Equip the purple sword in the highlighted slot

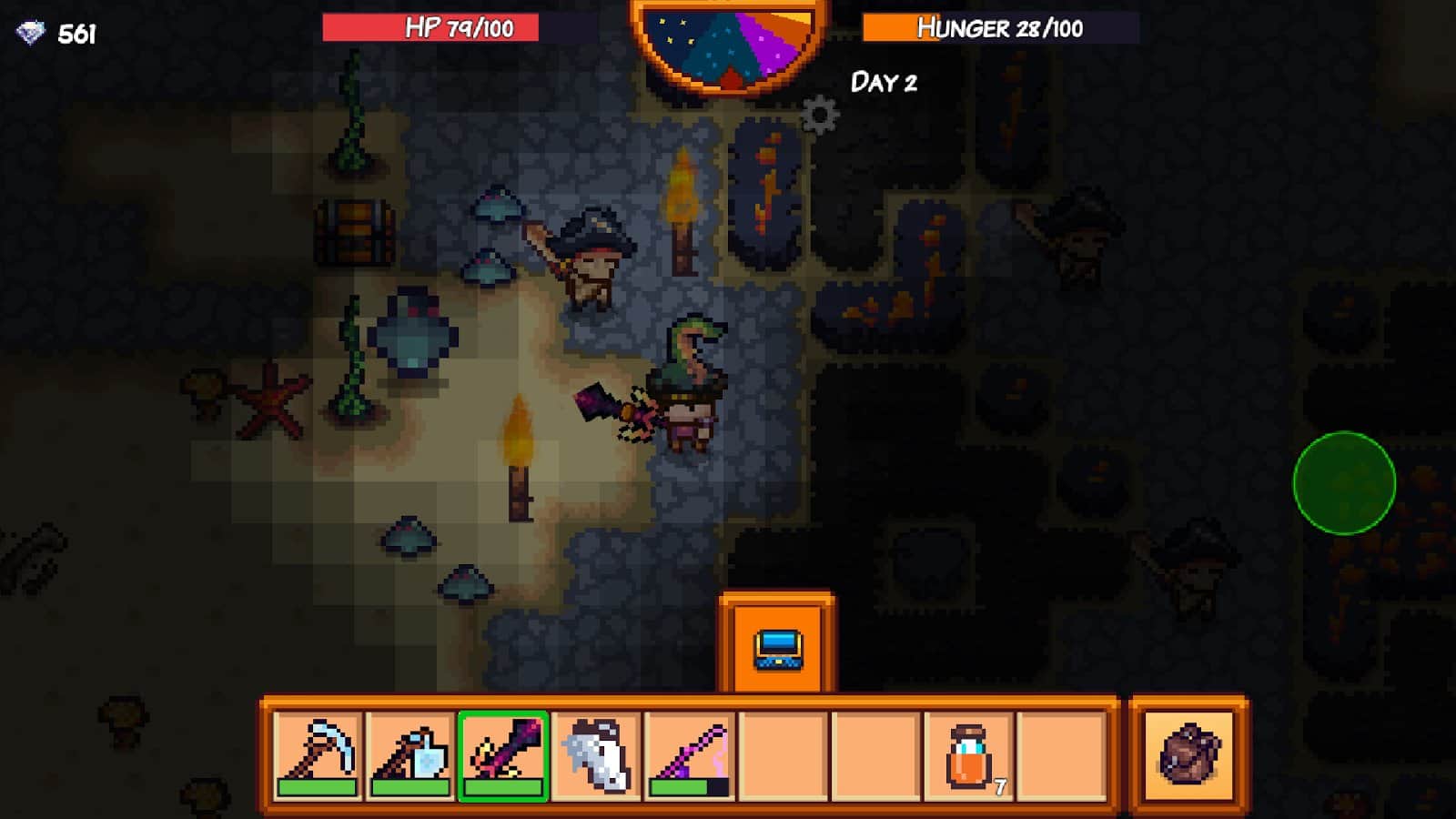pos(504,753)
